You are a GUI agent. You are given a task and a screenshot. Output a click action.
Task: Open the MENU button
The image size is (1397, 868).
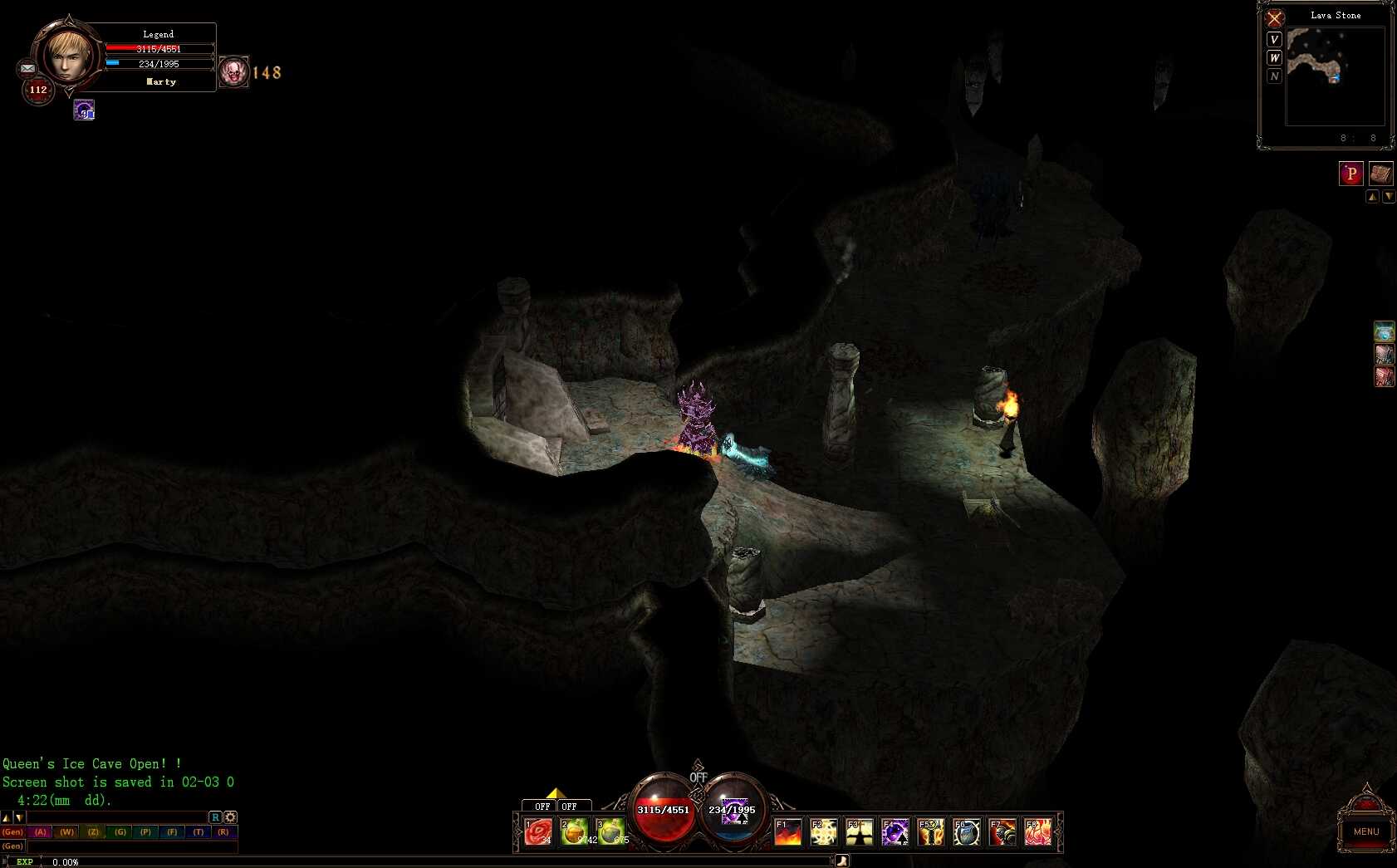1365,831
